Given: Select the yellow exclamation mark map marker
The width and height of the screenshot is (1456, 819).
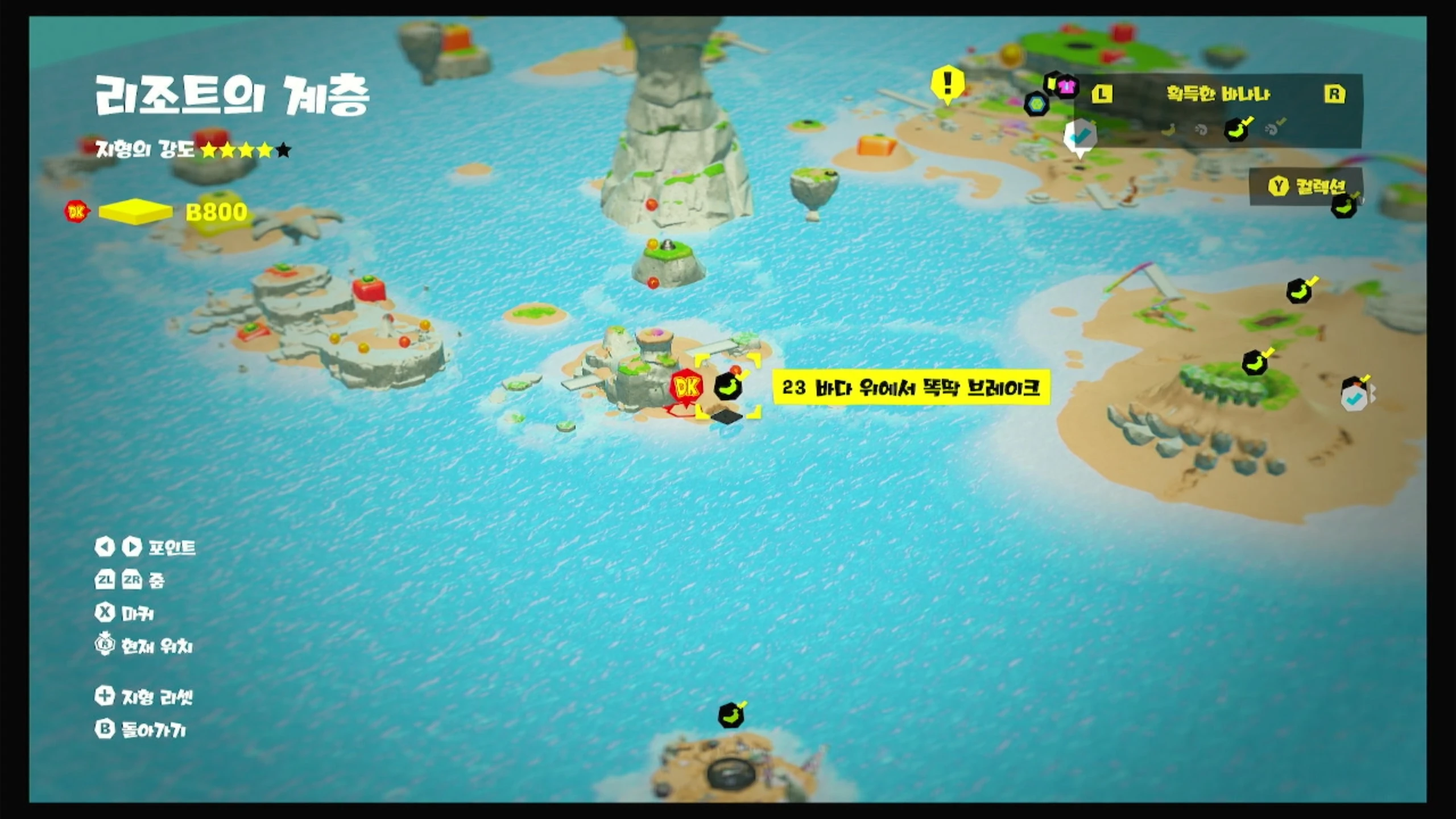Looking at the screenshot, I should (947, 85).
